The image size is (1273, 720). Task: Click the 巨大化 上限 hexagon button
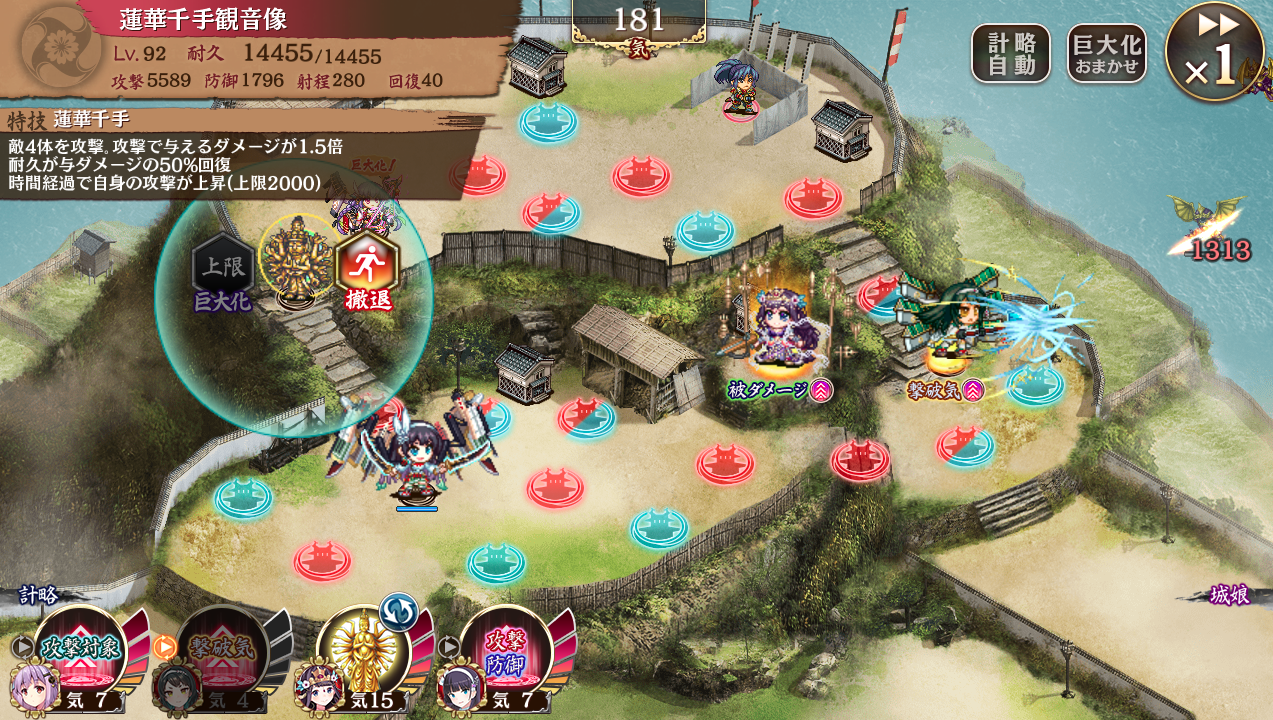[222, 268]
